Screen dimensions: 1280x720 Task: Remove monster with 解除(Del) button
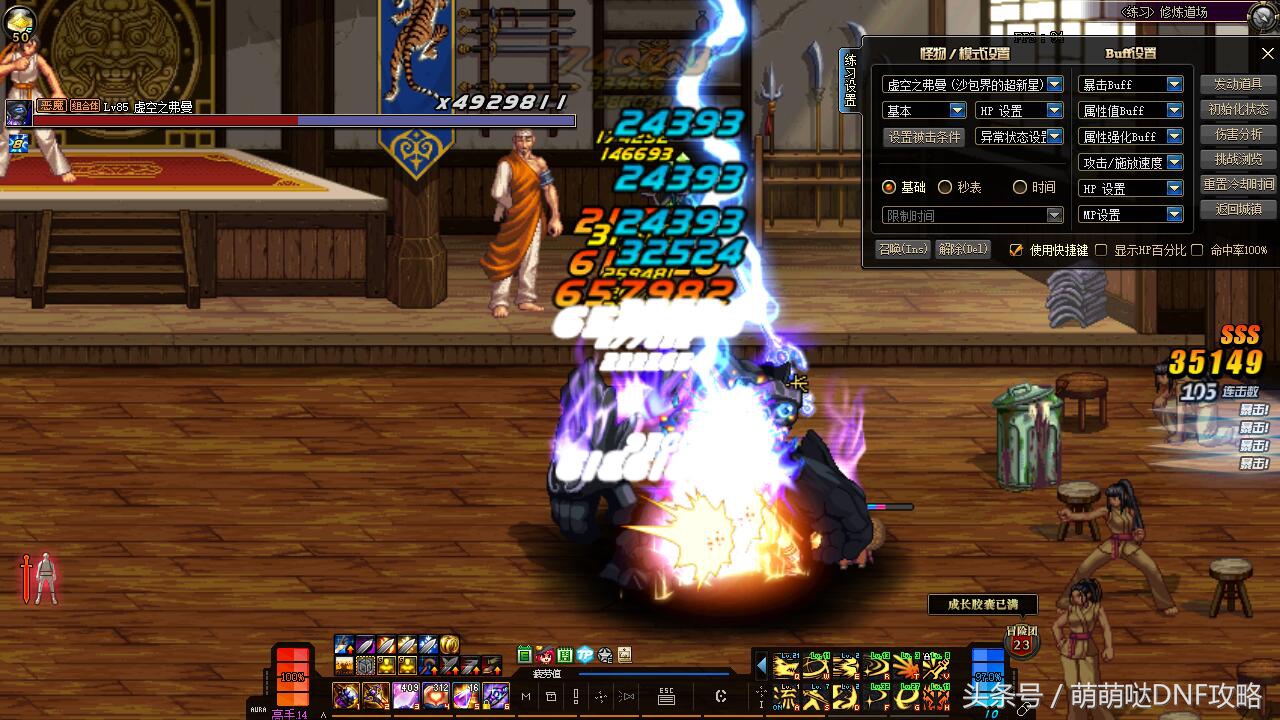[x=963, y=249]
